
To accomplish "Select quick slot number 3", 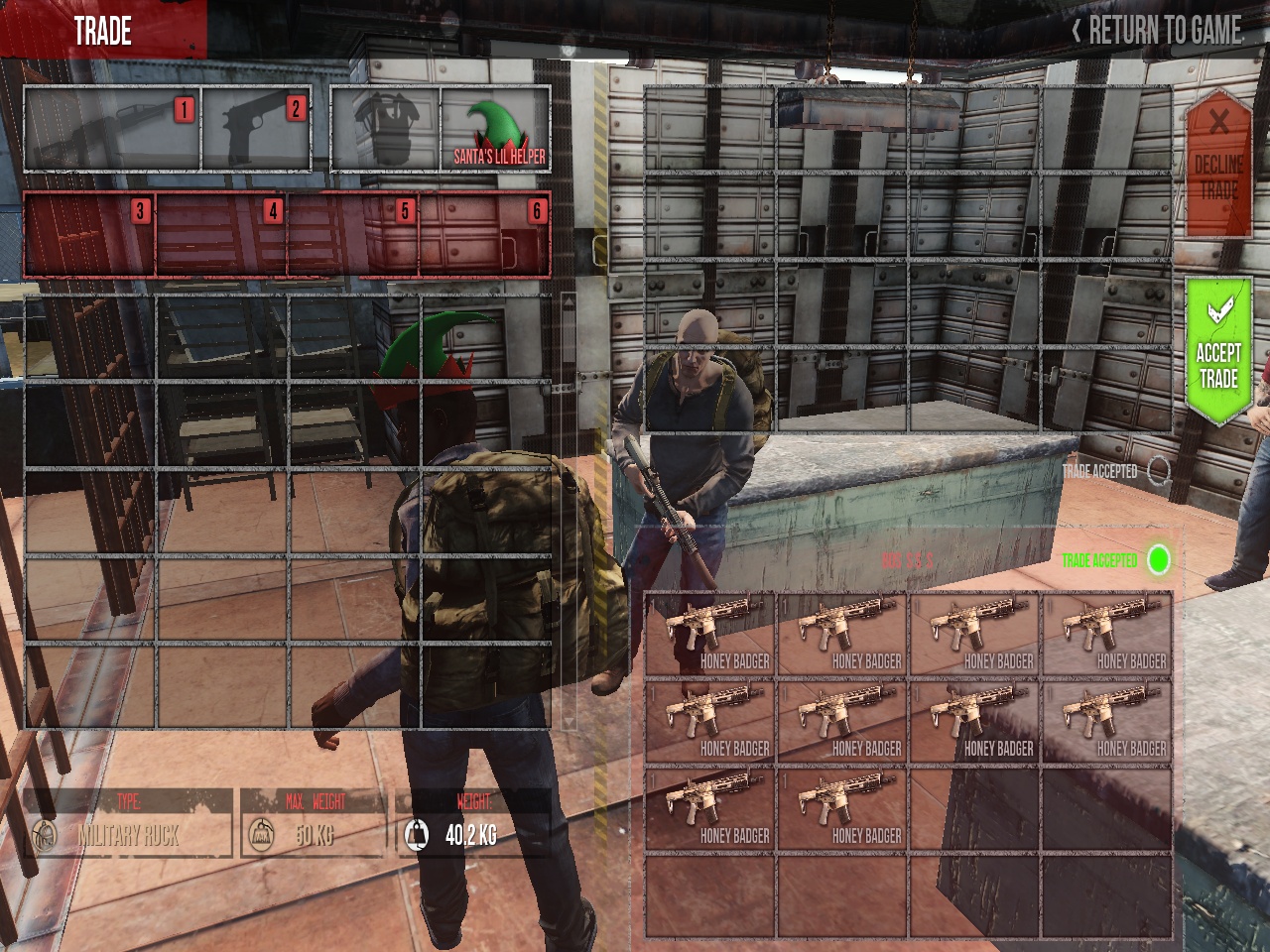I will point(89,235).
